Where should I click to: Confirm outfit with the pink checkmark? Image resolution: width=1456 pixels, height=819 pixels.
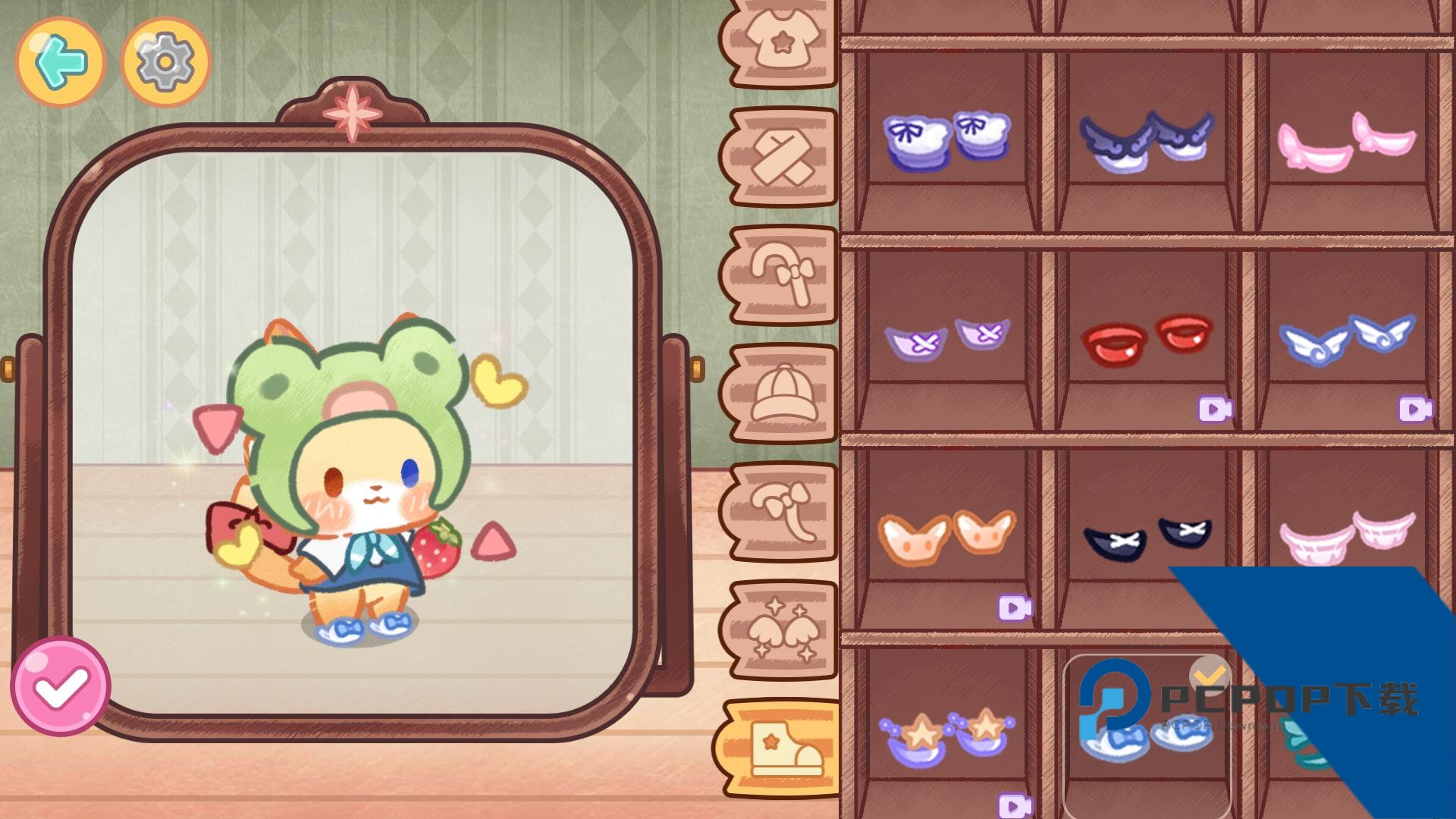(61, 686)
